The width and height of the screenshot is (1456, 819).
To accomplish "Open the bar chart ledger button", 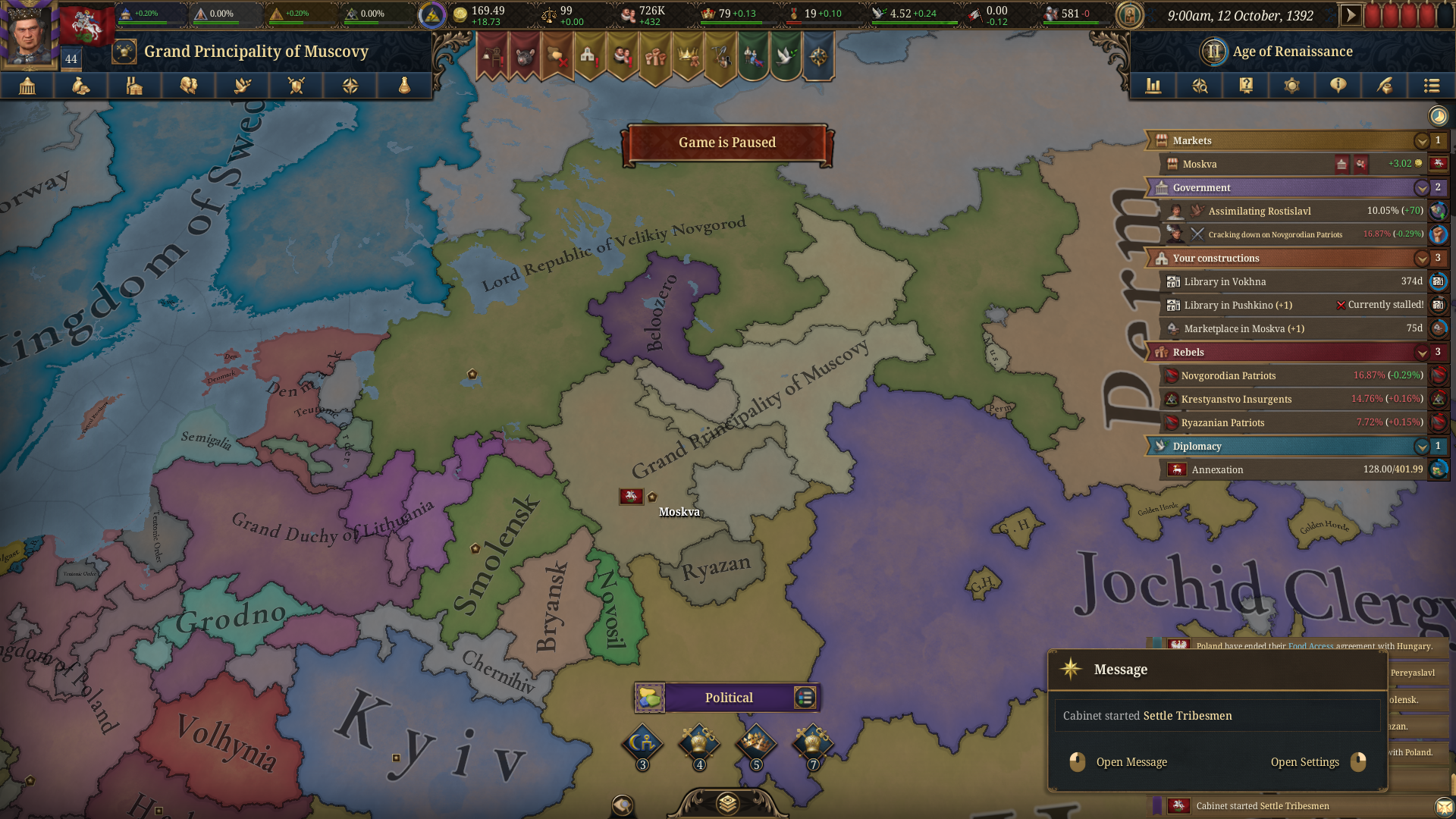I will click(x=1153, y=86).
